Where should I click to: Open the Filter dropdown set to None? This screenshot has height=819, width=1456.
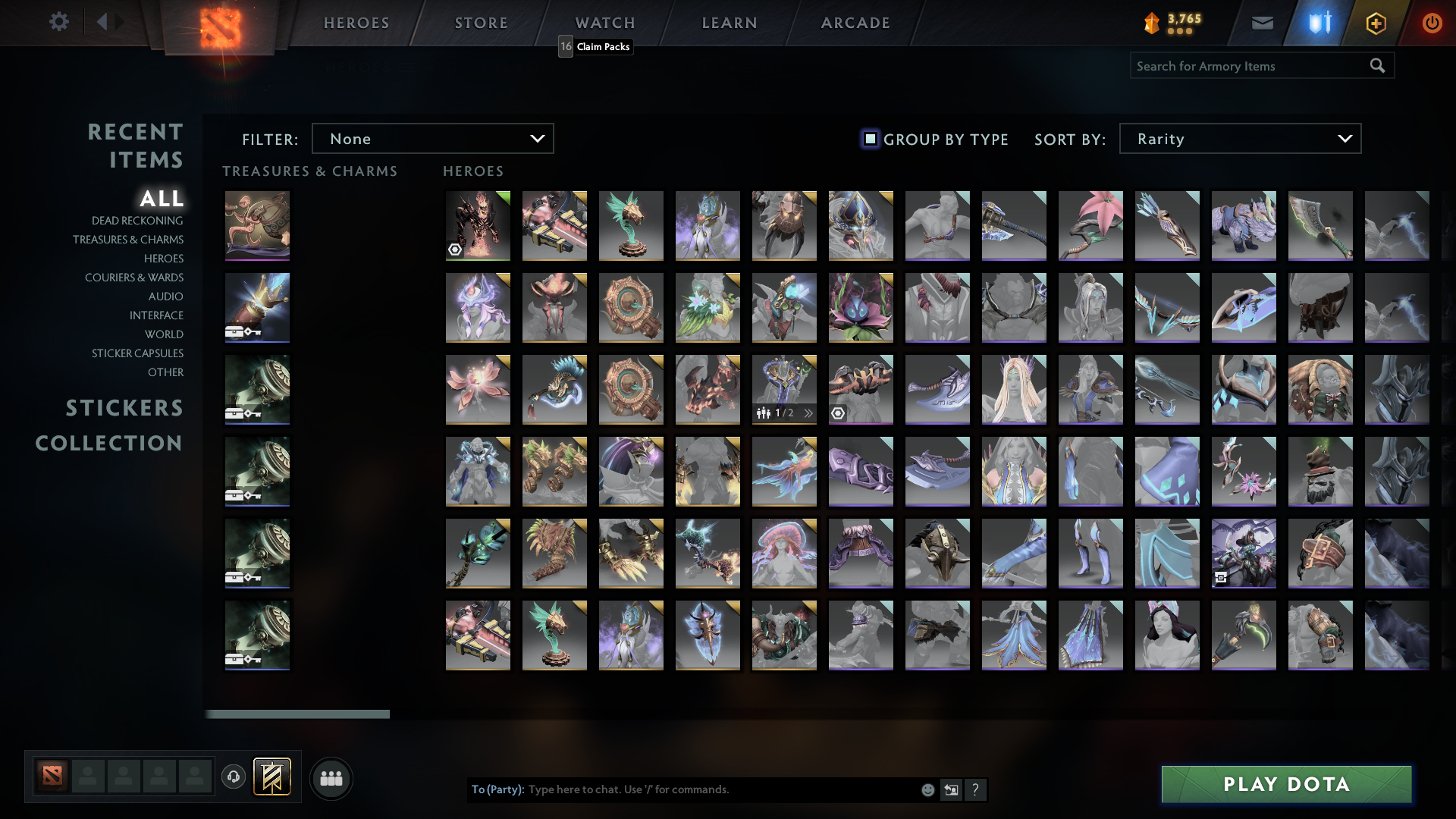click(x=433, y=138)
